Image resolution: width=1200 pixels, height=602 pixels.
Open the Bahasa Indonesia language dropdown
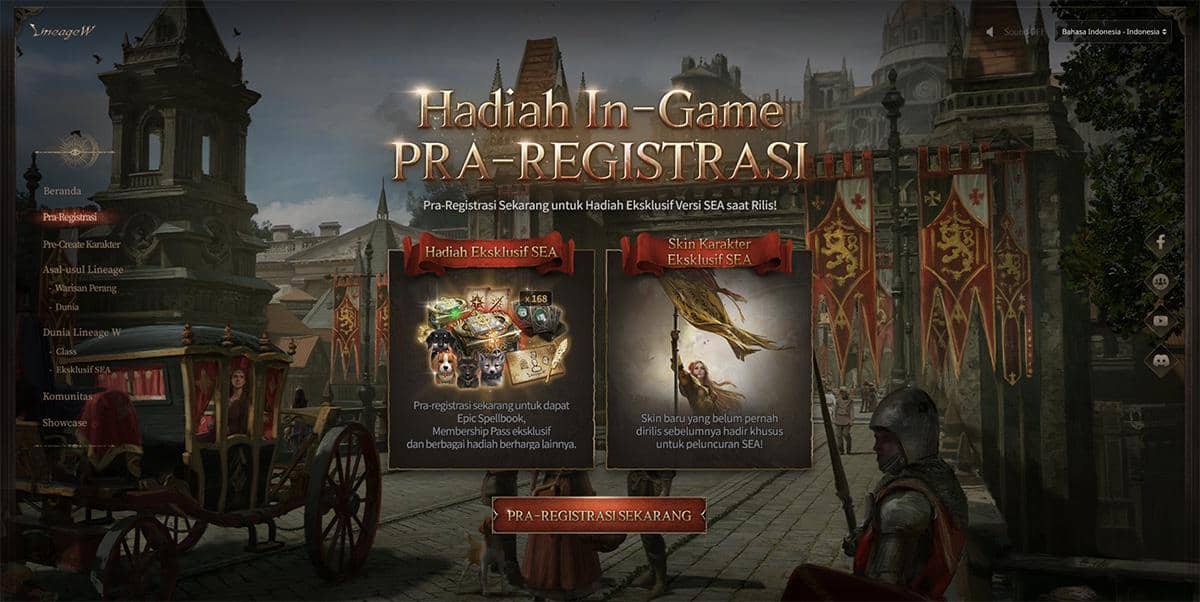coord(1112,32)
